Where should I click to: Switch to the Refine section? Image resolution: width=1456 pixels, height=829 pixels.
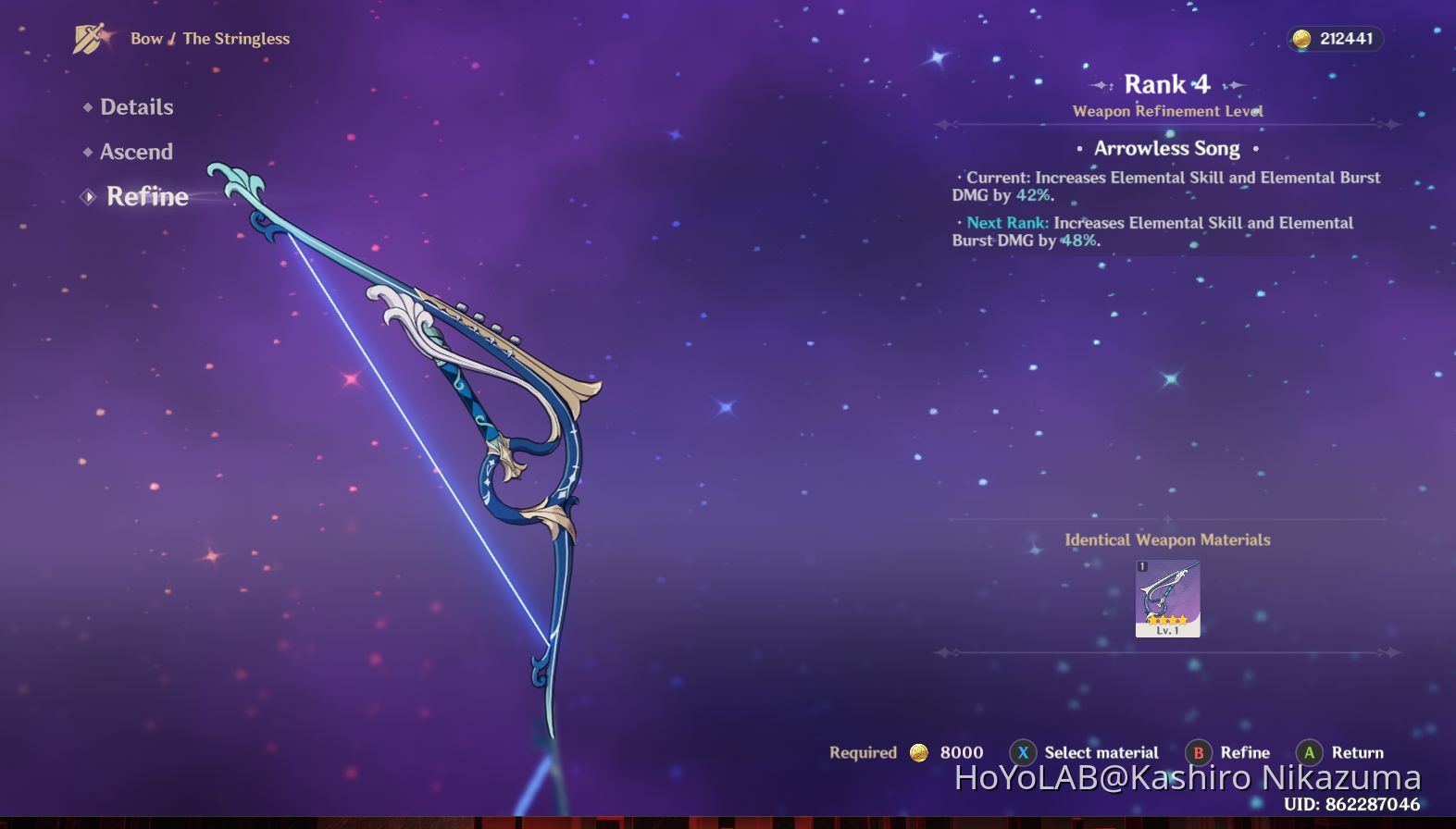(146, 196)
